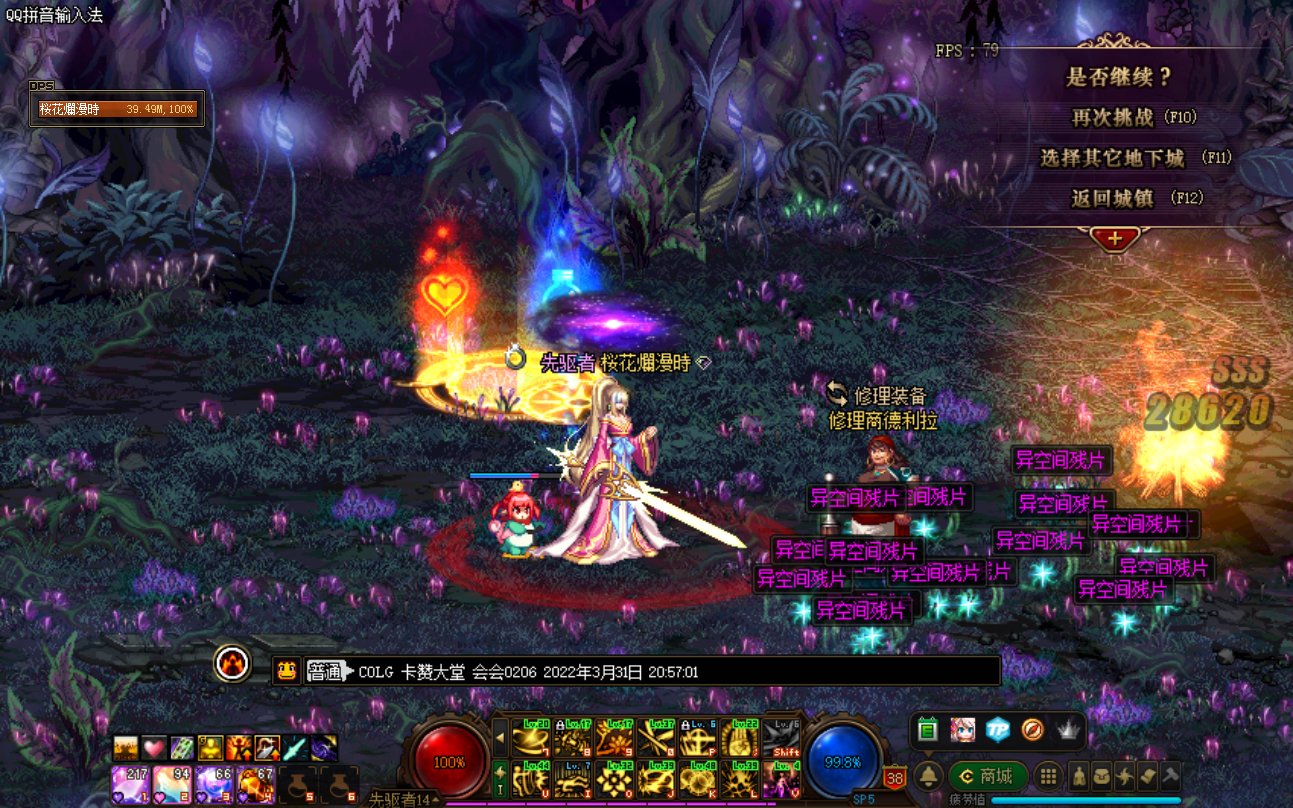Screen dimensions: 1293x808
Task: Click the chat input box
Action: pyautogui.click(x=680, y=672)
